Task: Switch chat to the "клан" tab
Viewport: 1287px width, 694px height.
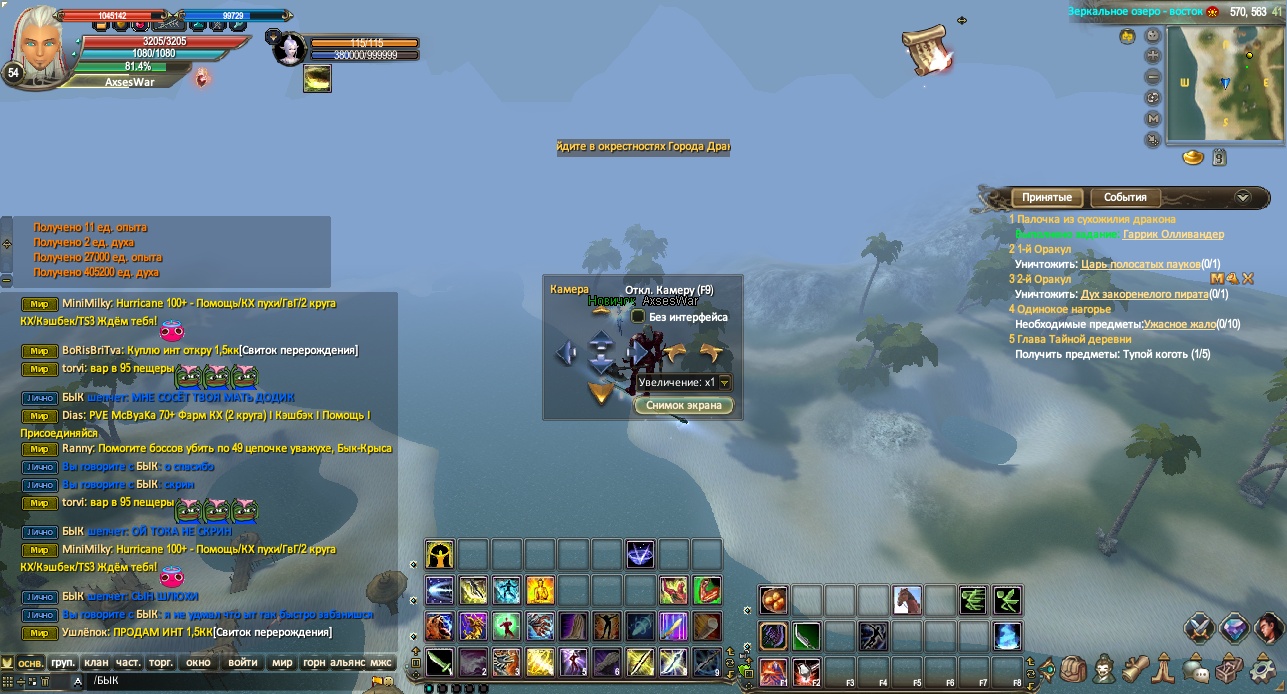Action: pos(96,662)
